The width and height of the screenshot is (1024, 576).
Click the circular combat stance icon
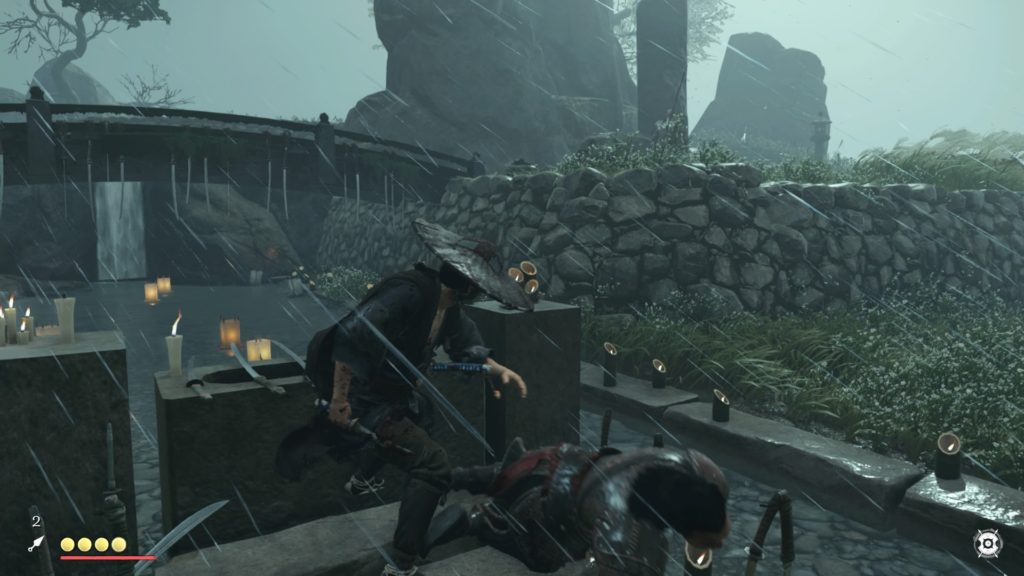986,543
